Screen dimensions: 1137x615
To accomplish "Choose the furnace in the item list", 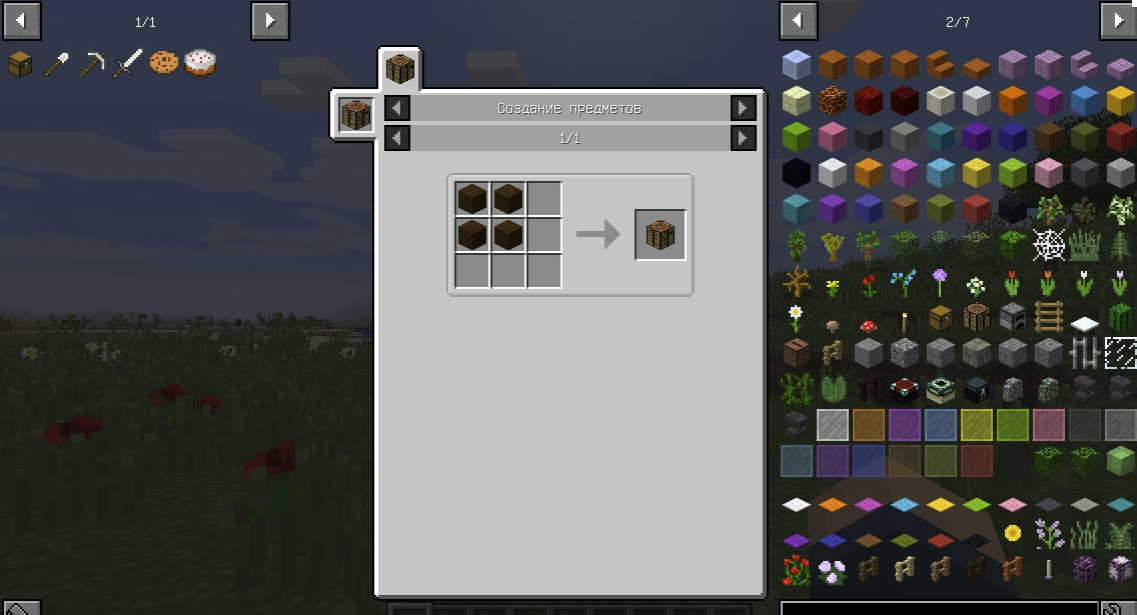I will pos(1012,318).
